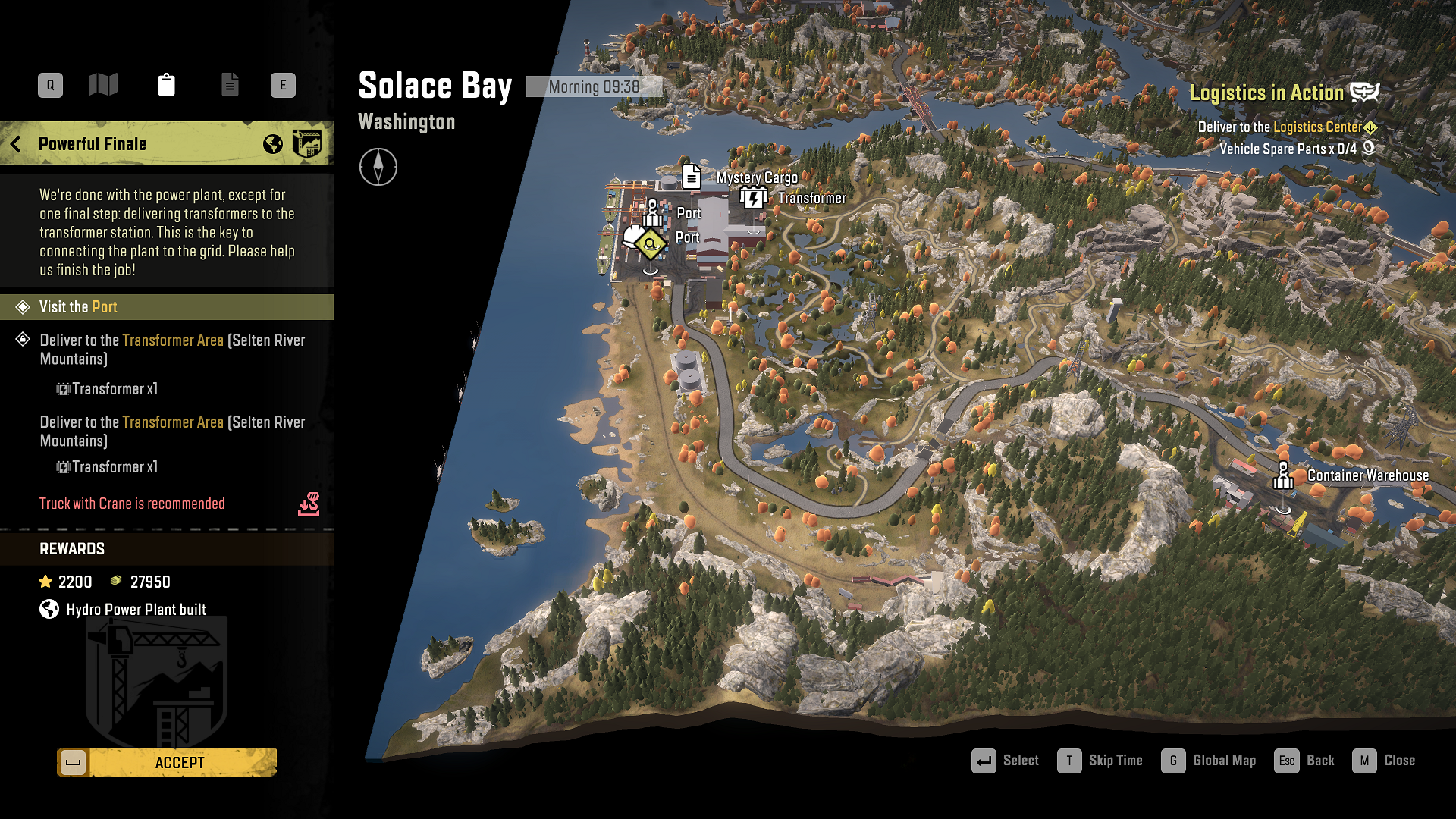This screenshot has height=819, width=1456.
Task: Go back from Powerful Finale header arrow
Action: [16, 144]
